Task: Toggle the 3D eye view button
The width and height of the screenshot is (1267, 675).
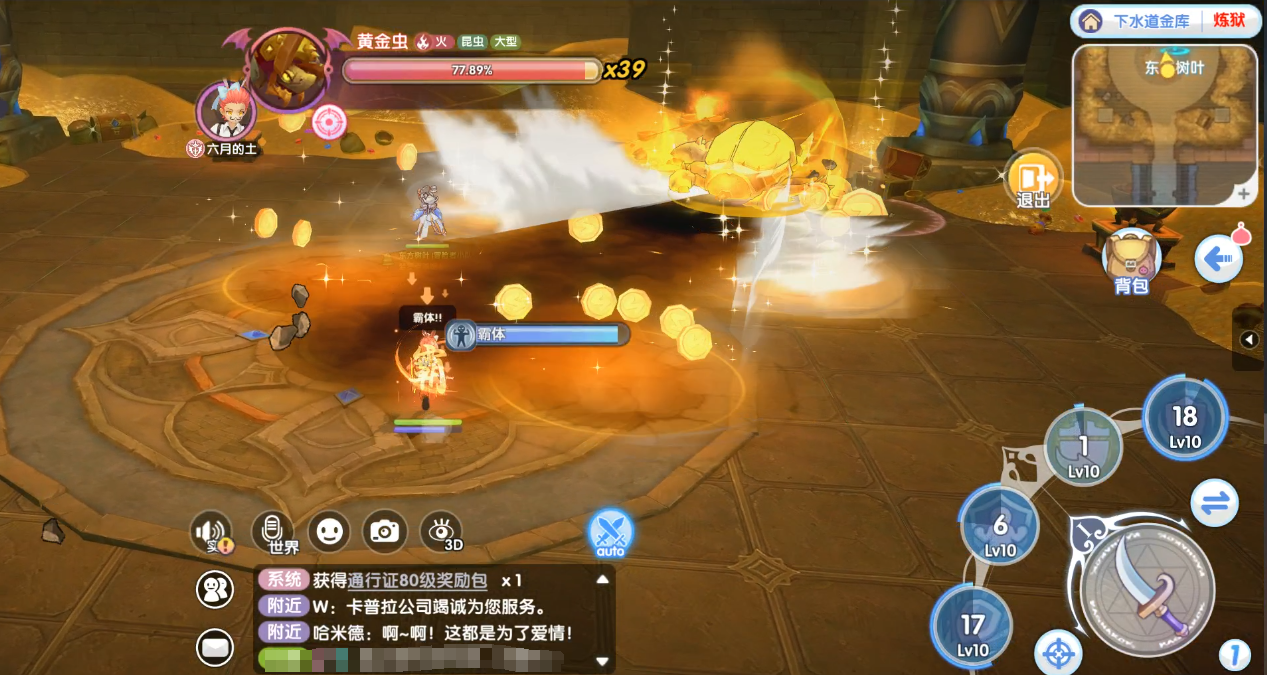Action: click(x=442, y=531)
